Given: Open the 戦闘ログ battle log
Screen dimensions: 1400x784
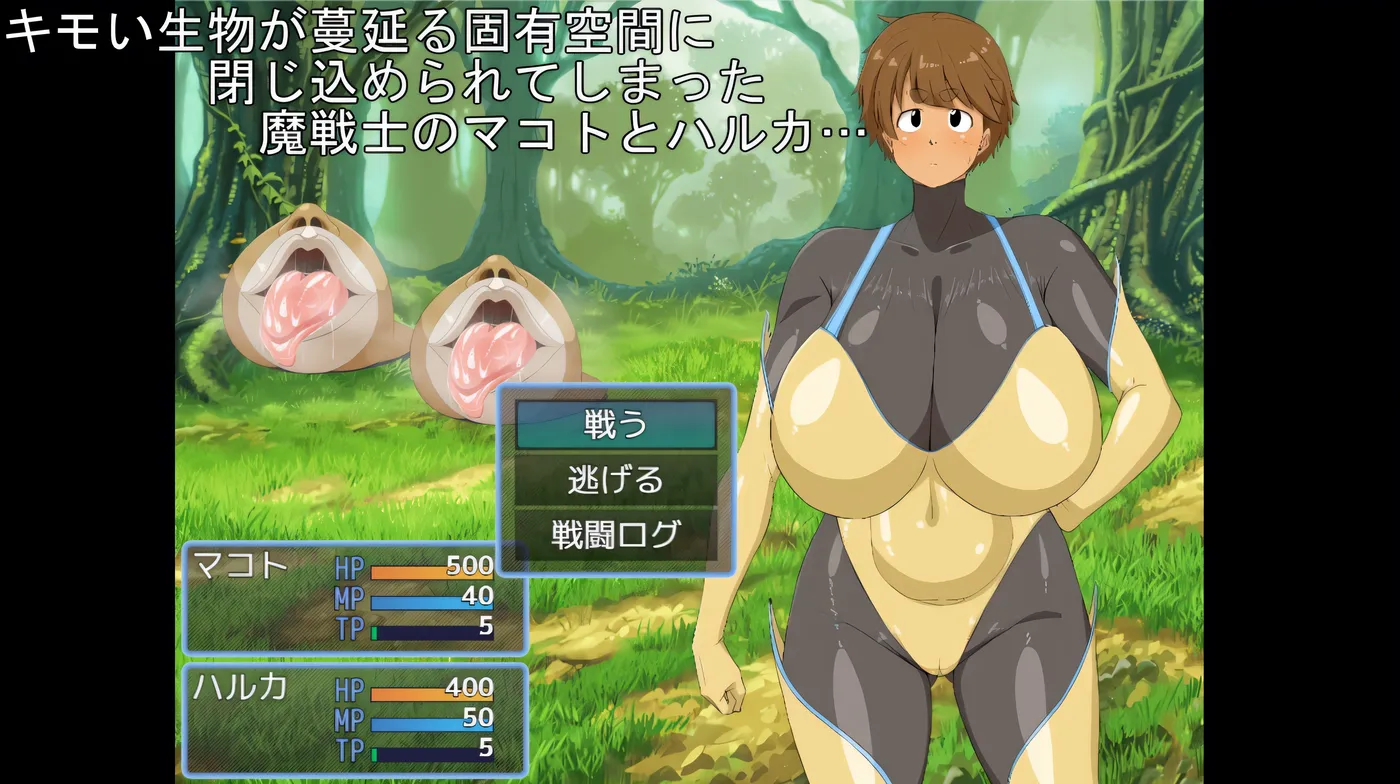Looking at the screenshot, I should click(x=616, y=534).
